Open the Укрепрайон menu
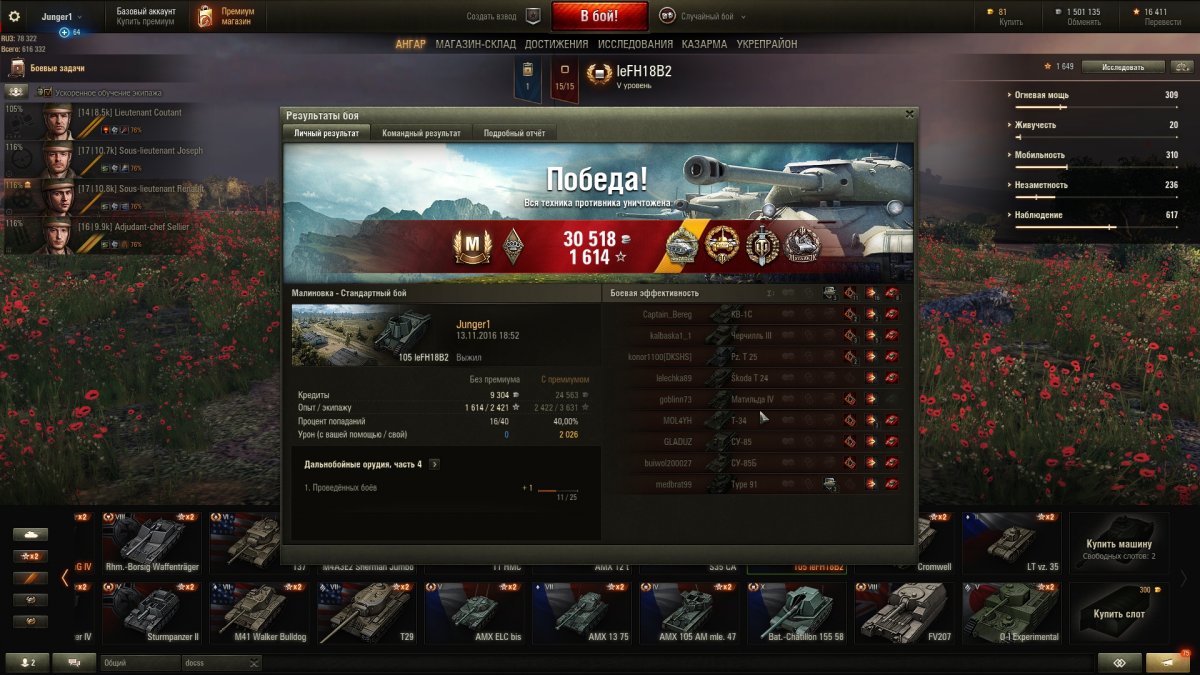The width and height of the screenshot is (1200, 675). (x=767, y=44)
